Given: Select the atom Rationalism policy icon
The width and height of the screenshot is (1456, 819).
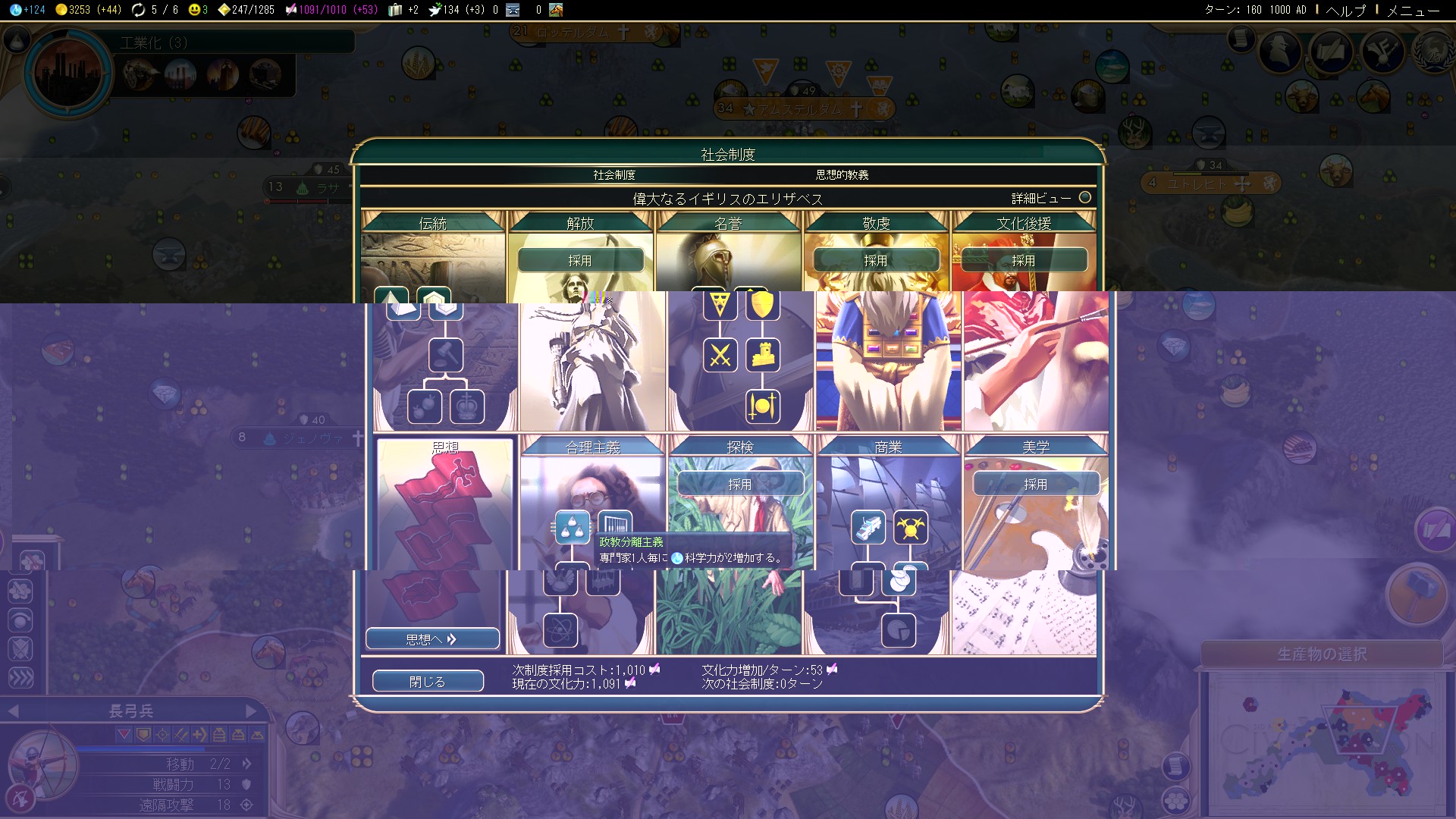Looking at the screenshot, I should [x=561, y=630].
